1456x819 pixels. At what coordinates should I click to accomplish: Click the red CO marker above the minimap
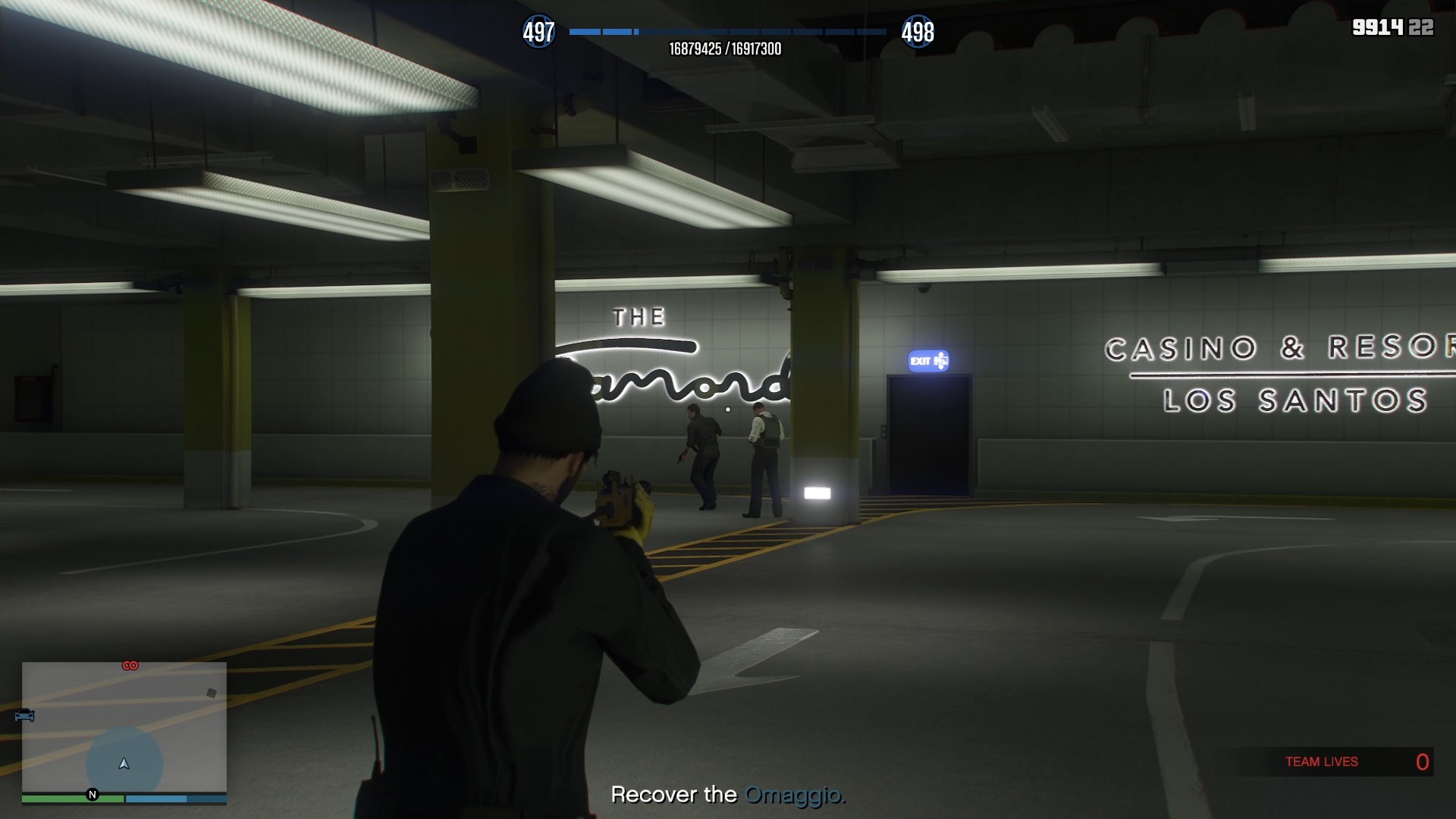coord(130,665)
